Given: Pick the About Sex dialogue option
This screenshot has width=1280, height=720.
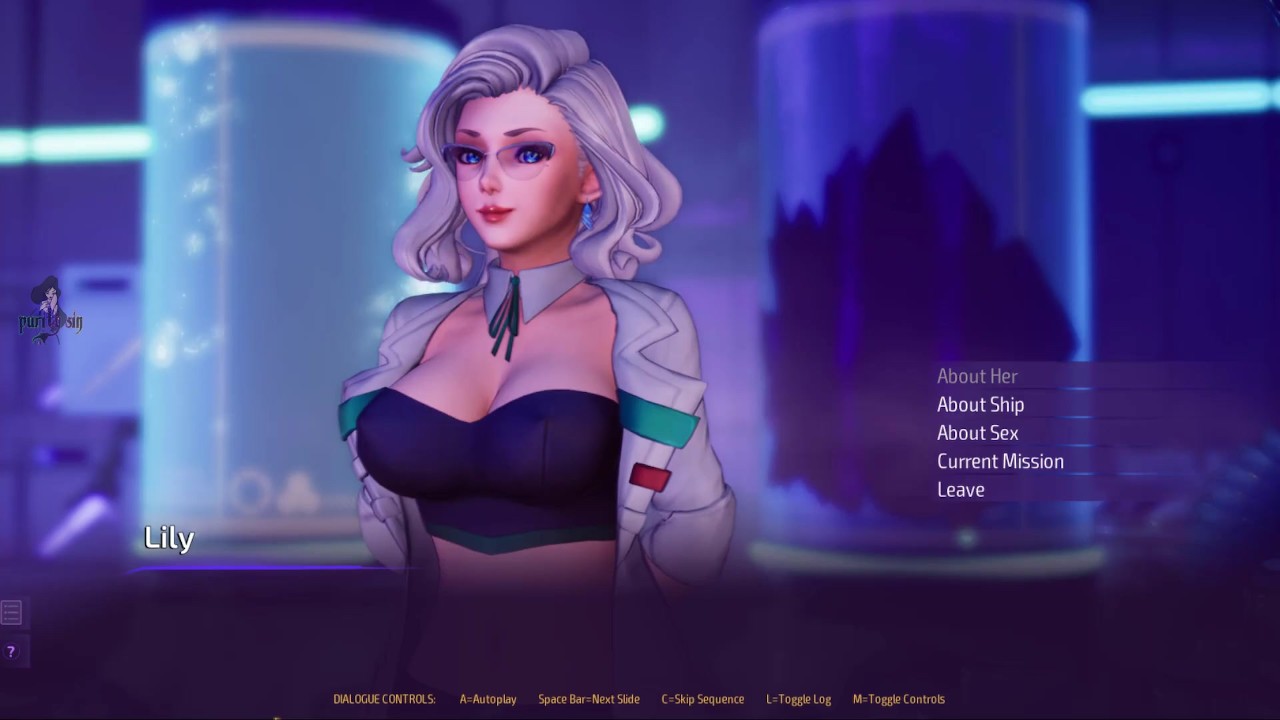Looking at the screenshot, I should 977,433.
